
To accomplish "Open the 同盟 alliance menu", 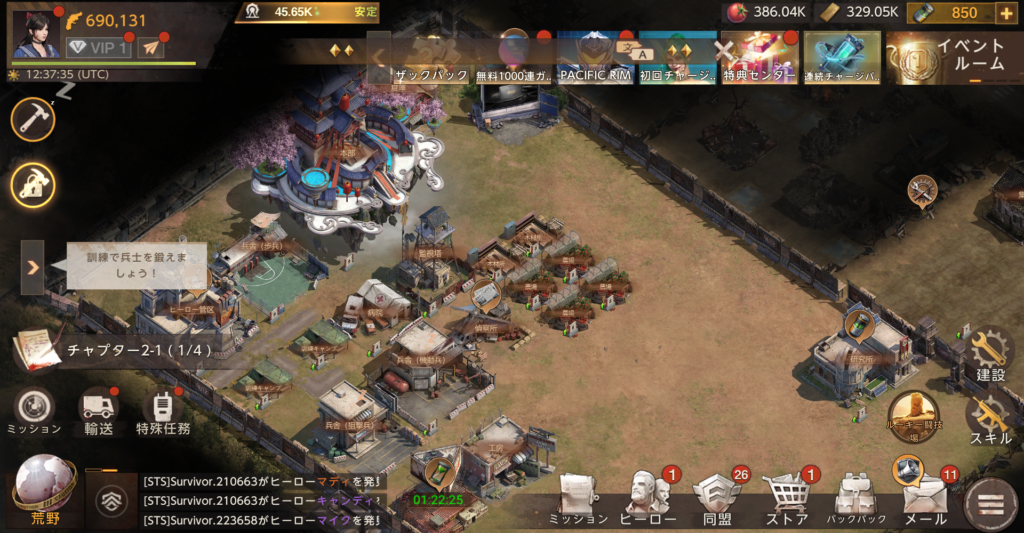I will click(716, 497).
